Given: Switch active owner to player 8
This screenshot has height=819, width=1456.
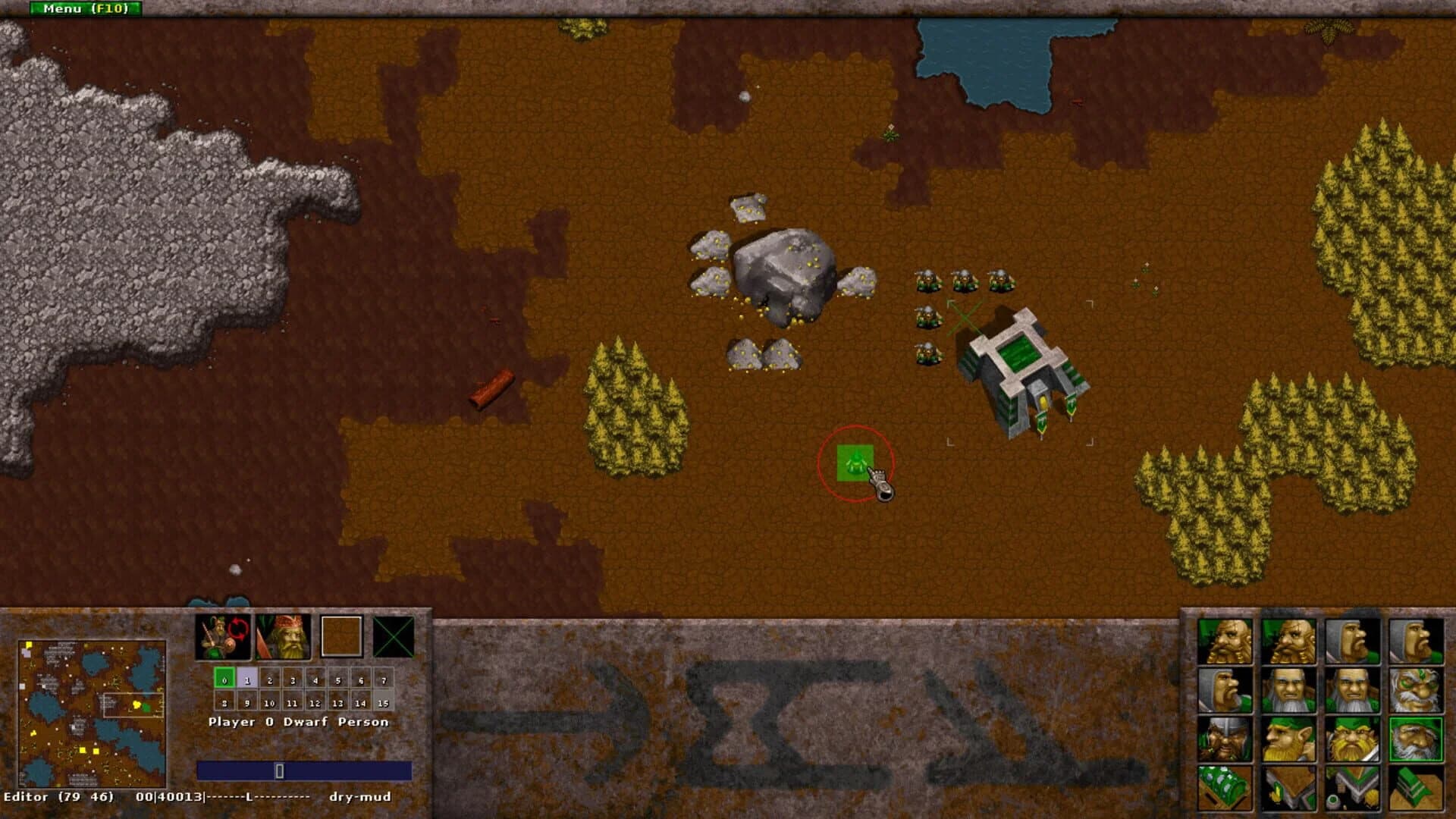Looking at the screenshot, I should [224, 703].
